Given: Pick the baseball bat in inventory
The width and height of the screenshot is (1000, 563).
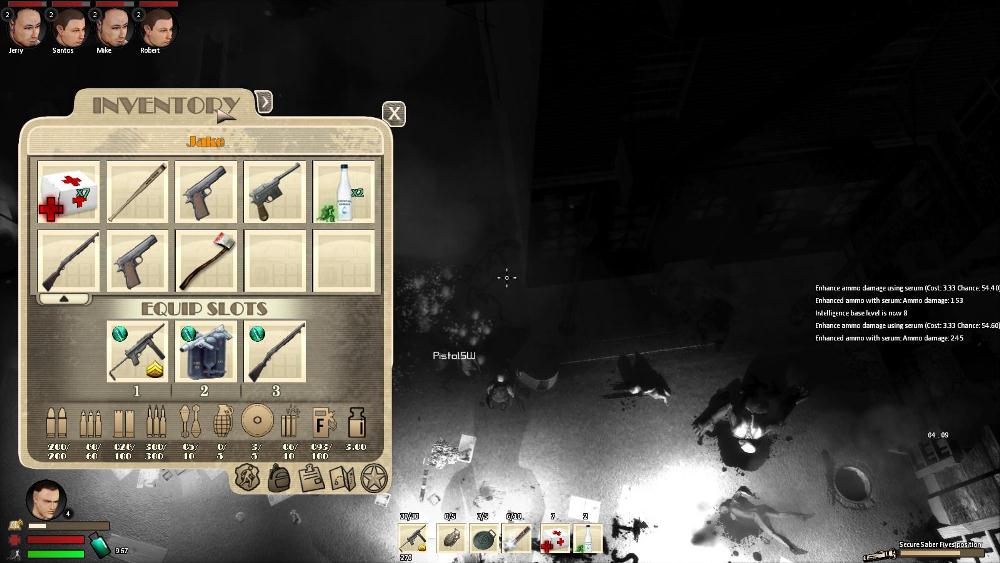Looking at the screenshot, I should 138,192.
